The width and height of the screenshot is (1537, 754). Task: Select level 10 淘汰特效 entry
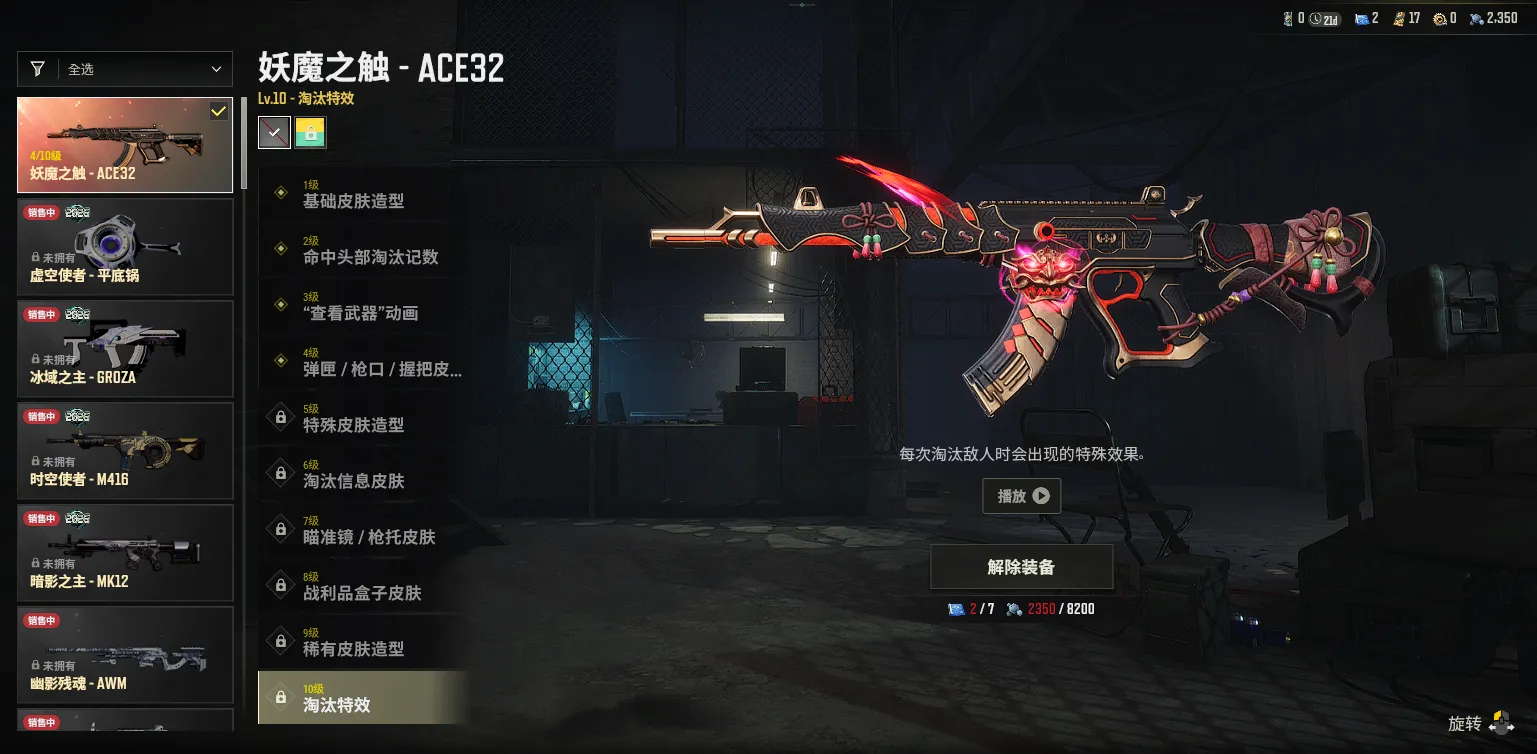tap(360, 698)
